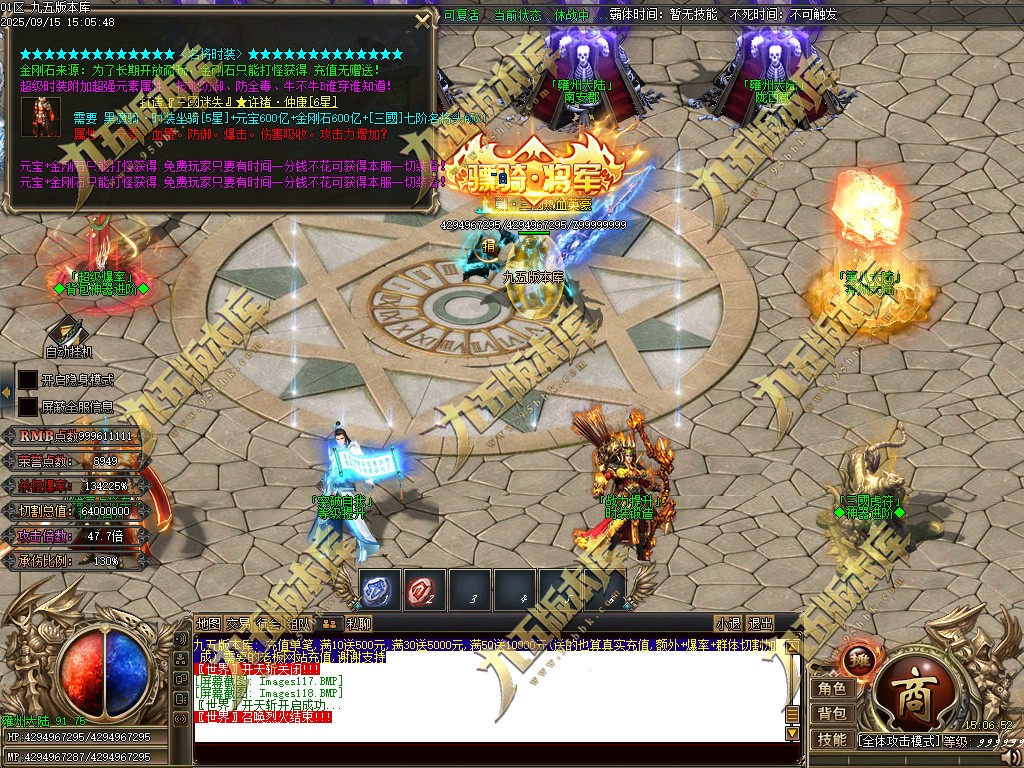Open the 技能 skills panel

point(832,740)
